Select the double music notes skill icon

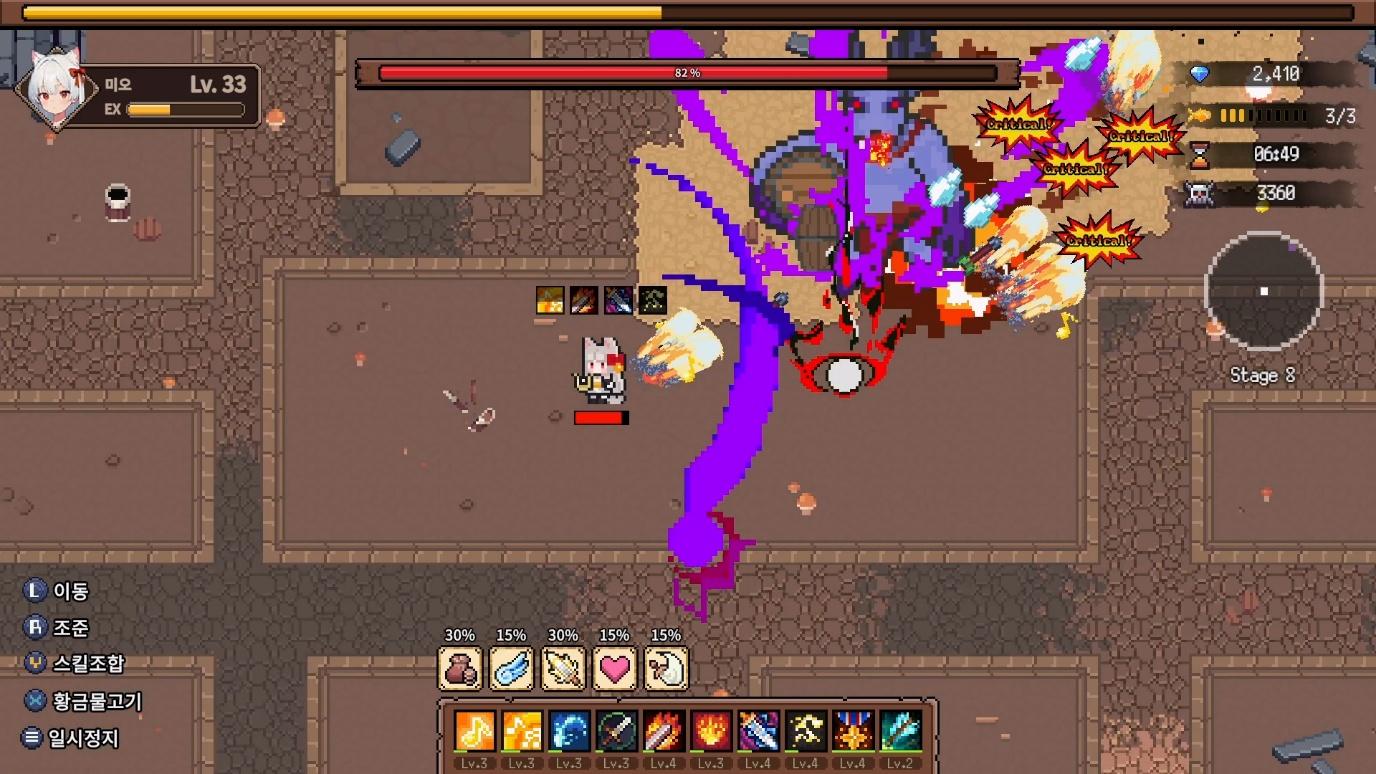[522, 731]
